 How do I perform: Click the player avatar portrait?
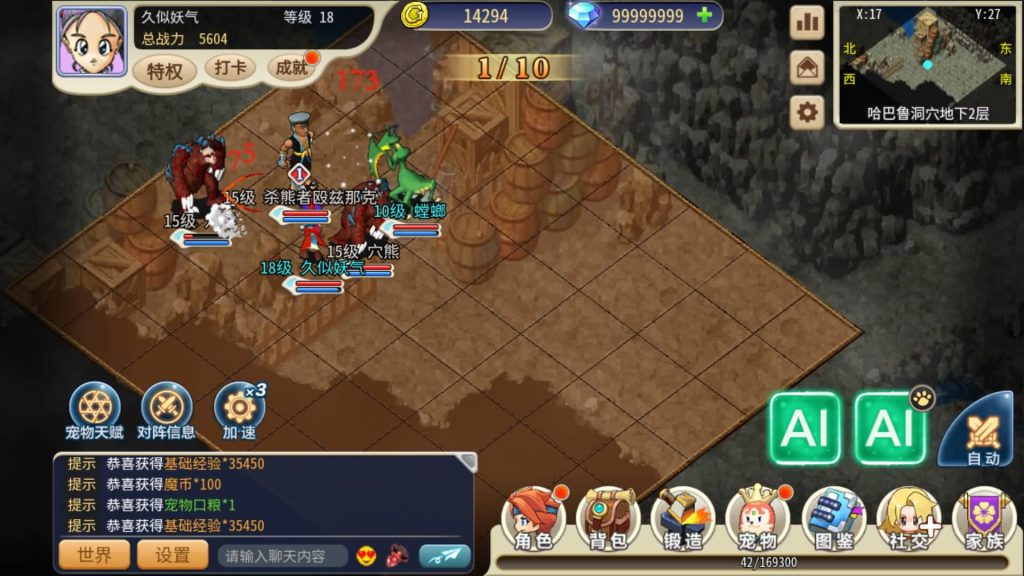click(91, 42)
